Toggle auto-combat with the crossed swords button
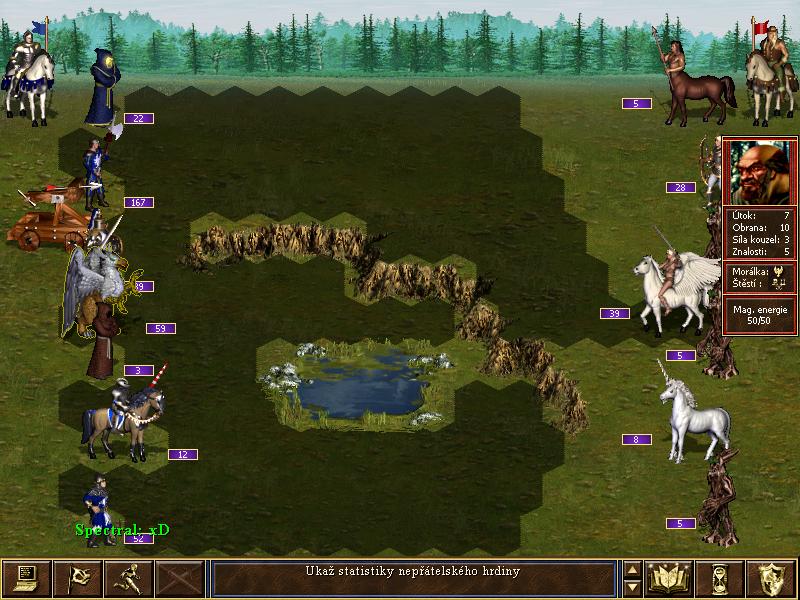800x600 pixels. coord(180,578)
